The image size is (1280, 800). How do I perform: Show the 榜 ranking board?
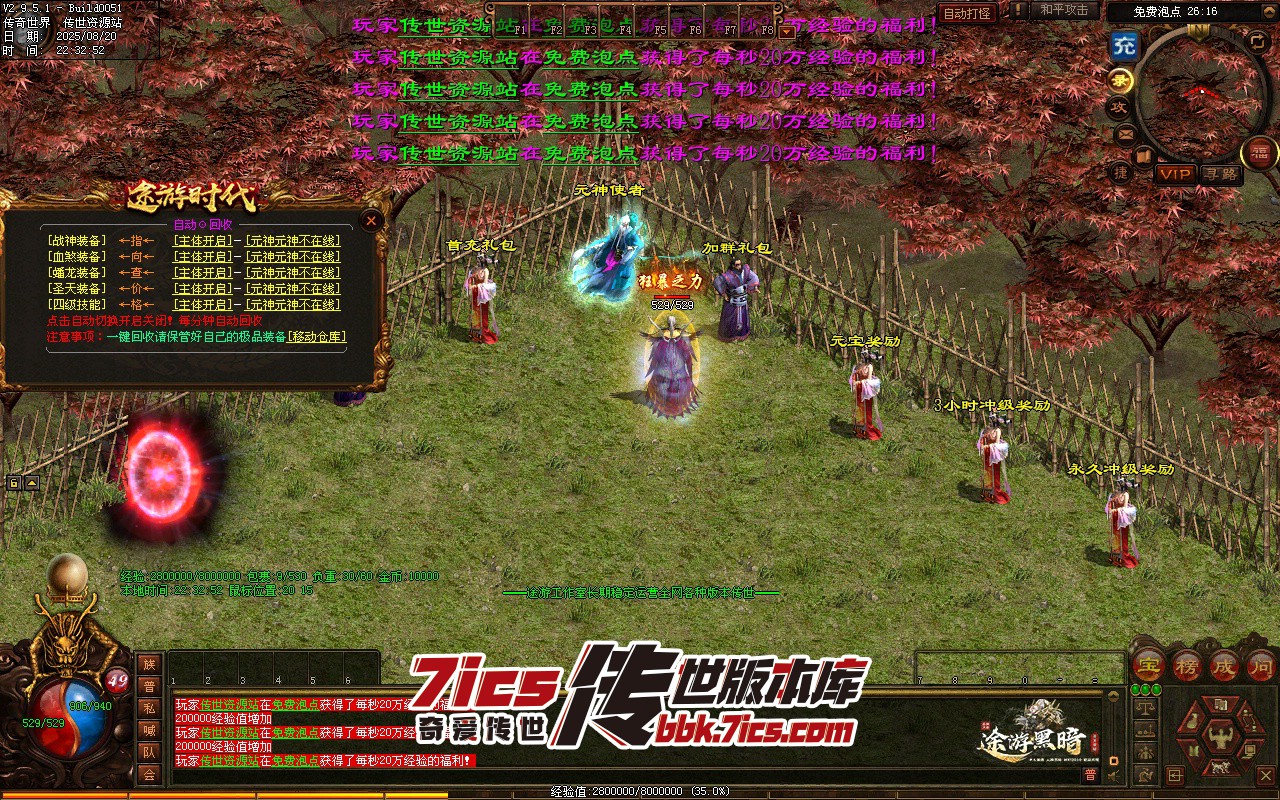tap(1187, 665)
